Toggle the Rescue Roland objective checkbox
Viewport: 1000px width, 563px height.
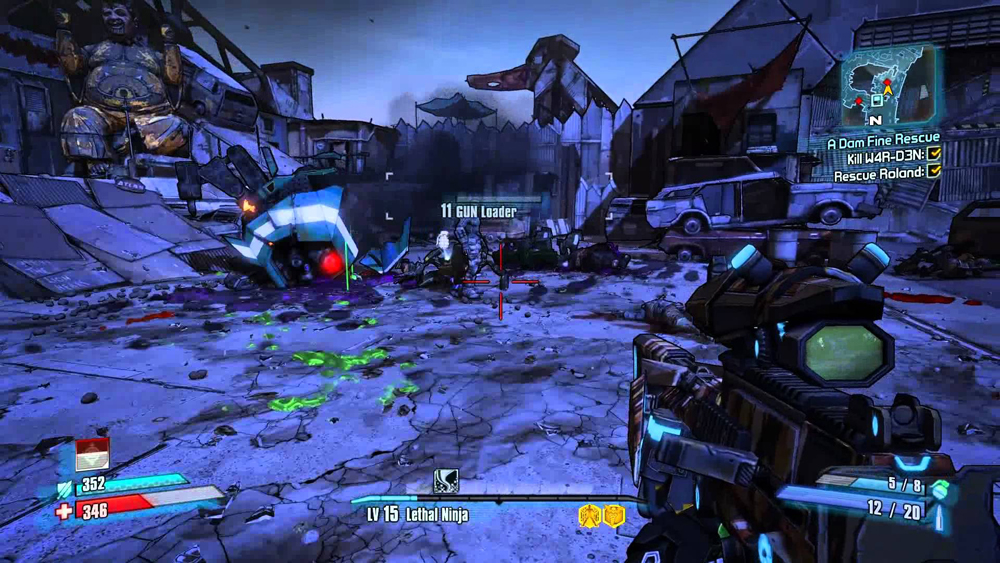click(x=934, y=171)
